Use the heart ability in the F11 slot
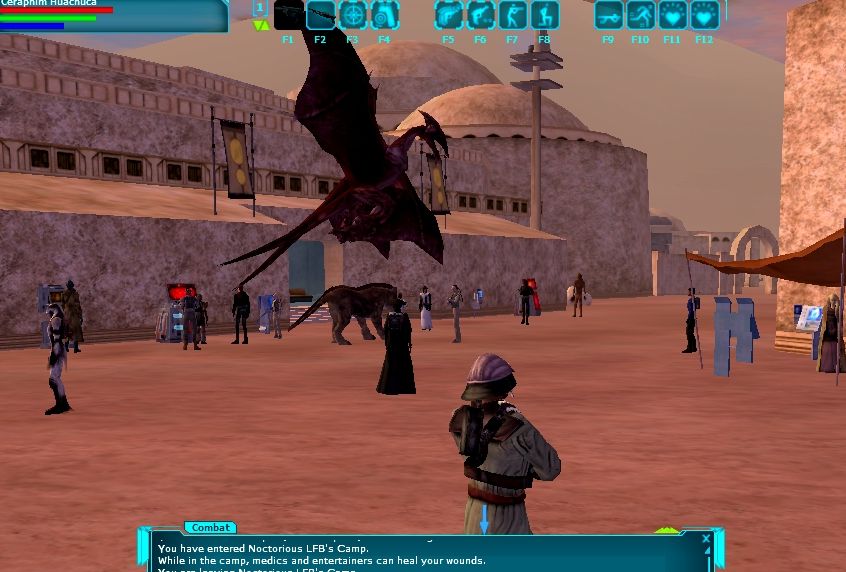The height and width of the screenshot is (572, 846). 672,15
